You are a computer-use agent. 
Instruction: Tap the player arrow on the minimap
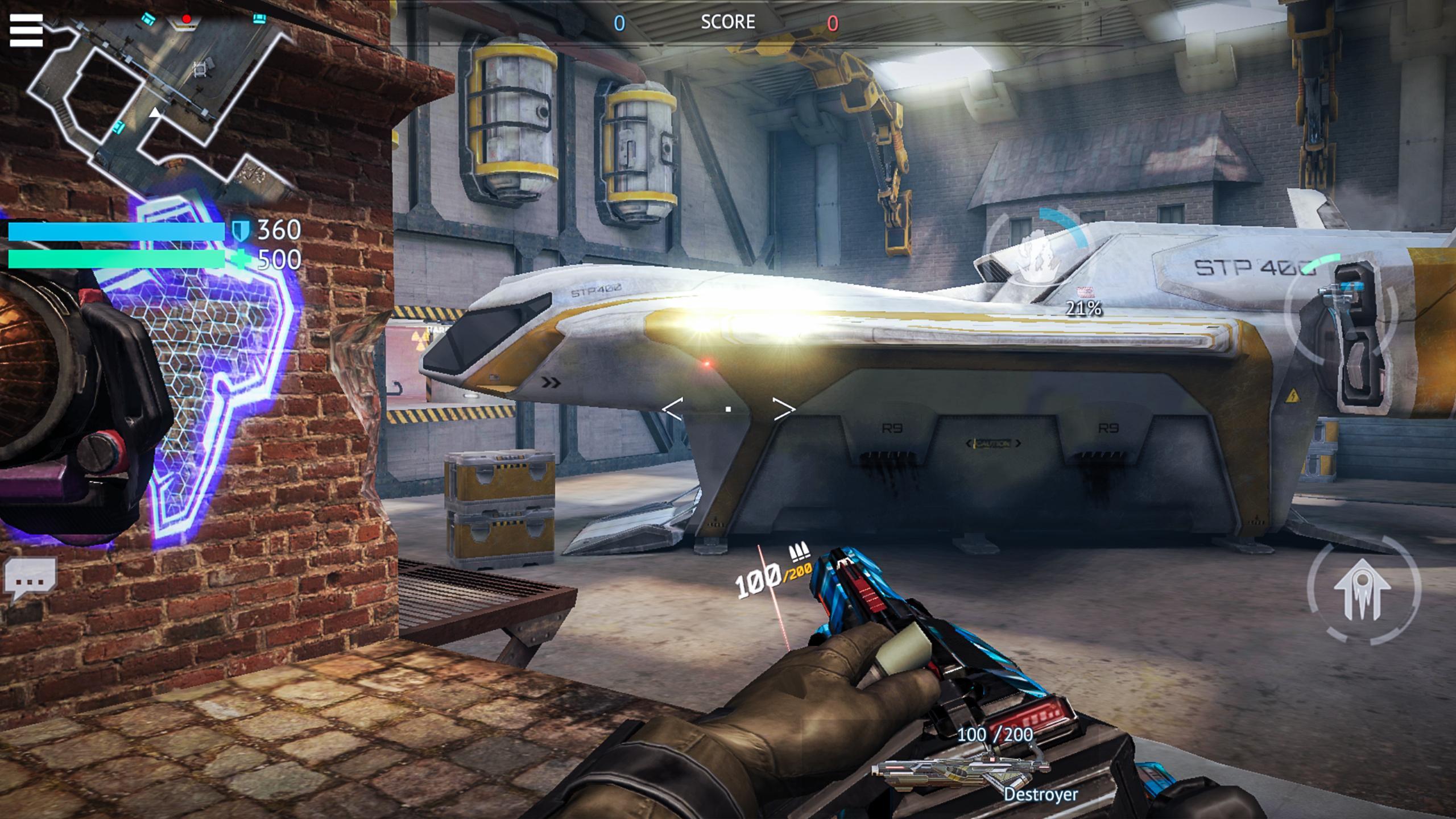coord(154,114)
